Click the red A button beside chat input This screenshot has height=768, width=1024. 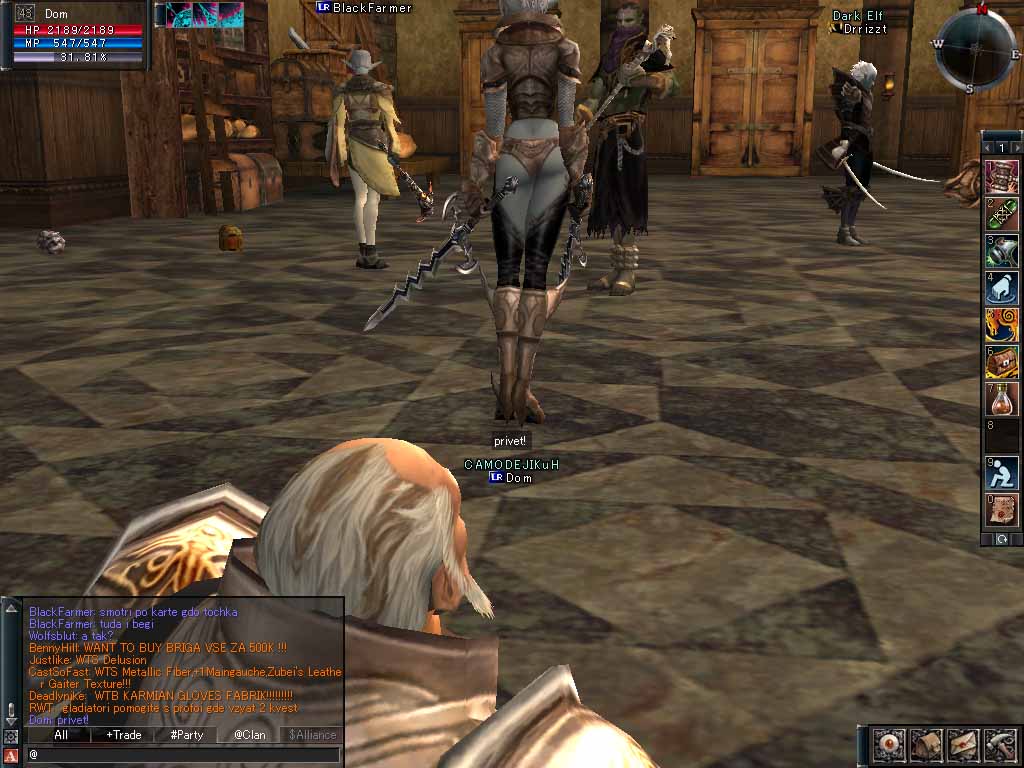[11, 755]
